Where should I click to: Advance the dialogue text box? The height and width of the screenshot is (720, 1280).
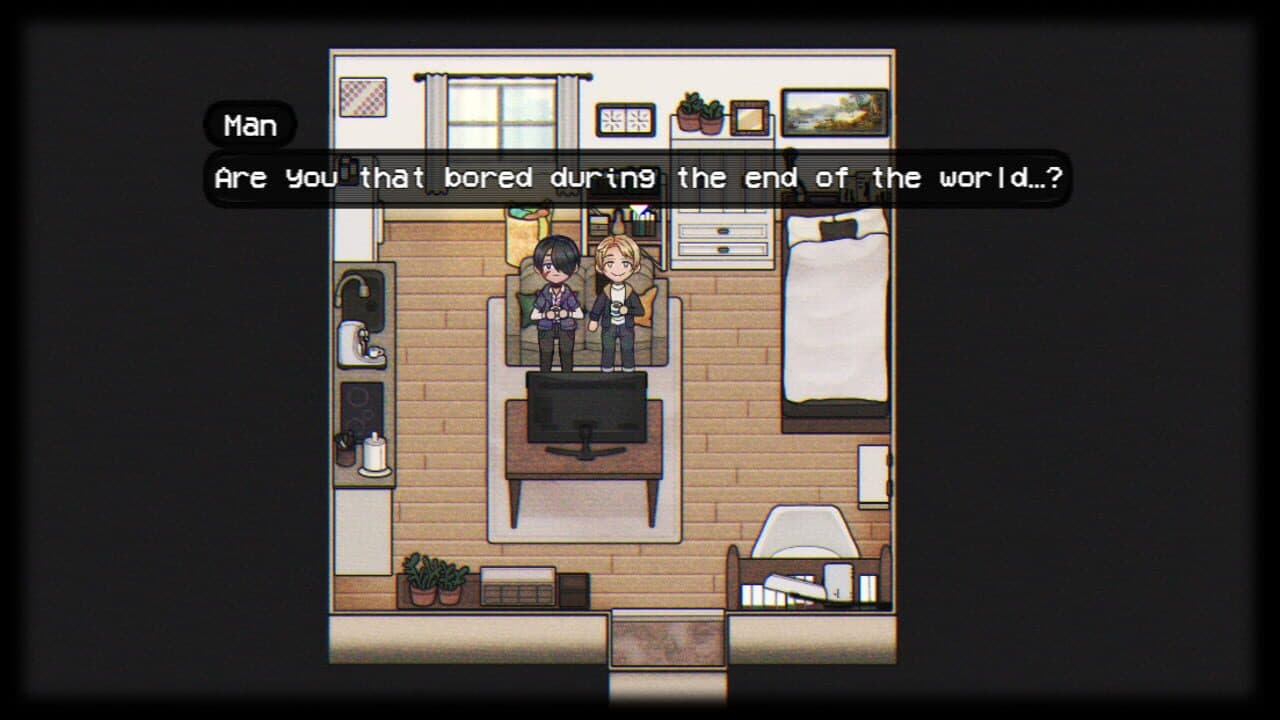point(640,178)
